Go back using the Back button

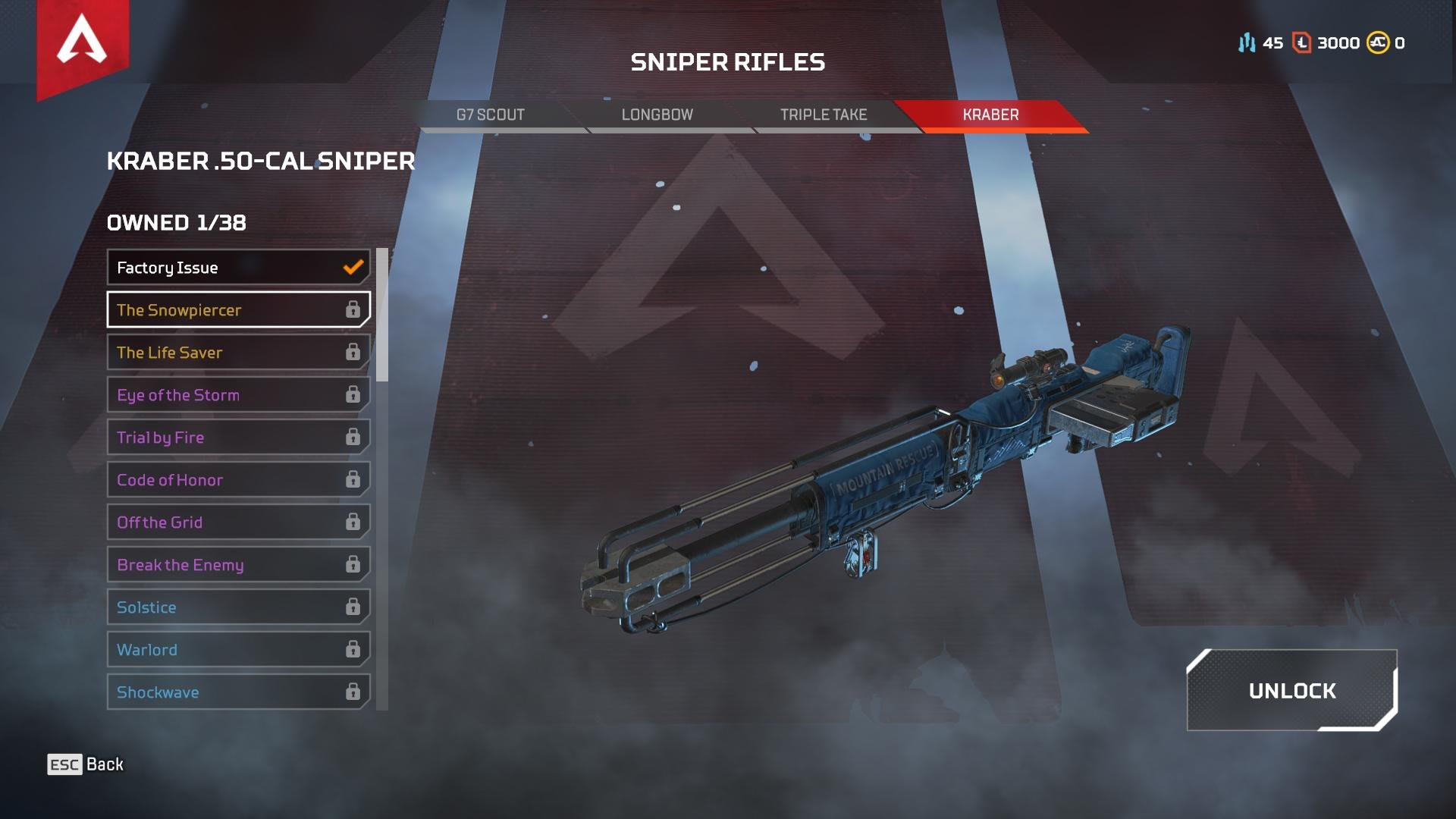tap(86, 764)
